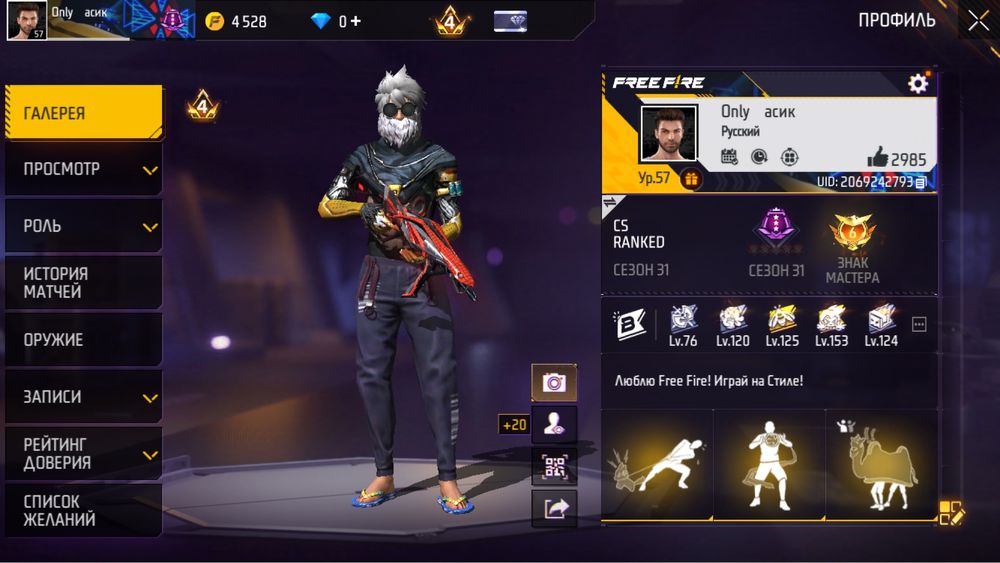Expand the Записи menu entry
1000x563 pixels.
(x=82, y=397)
